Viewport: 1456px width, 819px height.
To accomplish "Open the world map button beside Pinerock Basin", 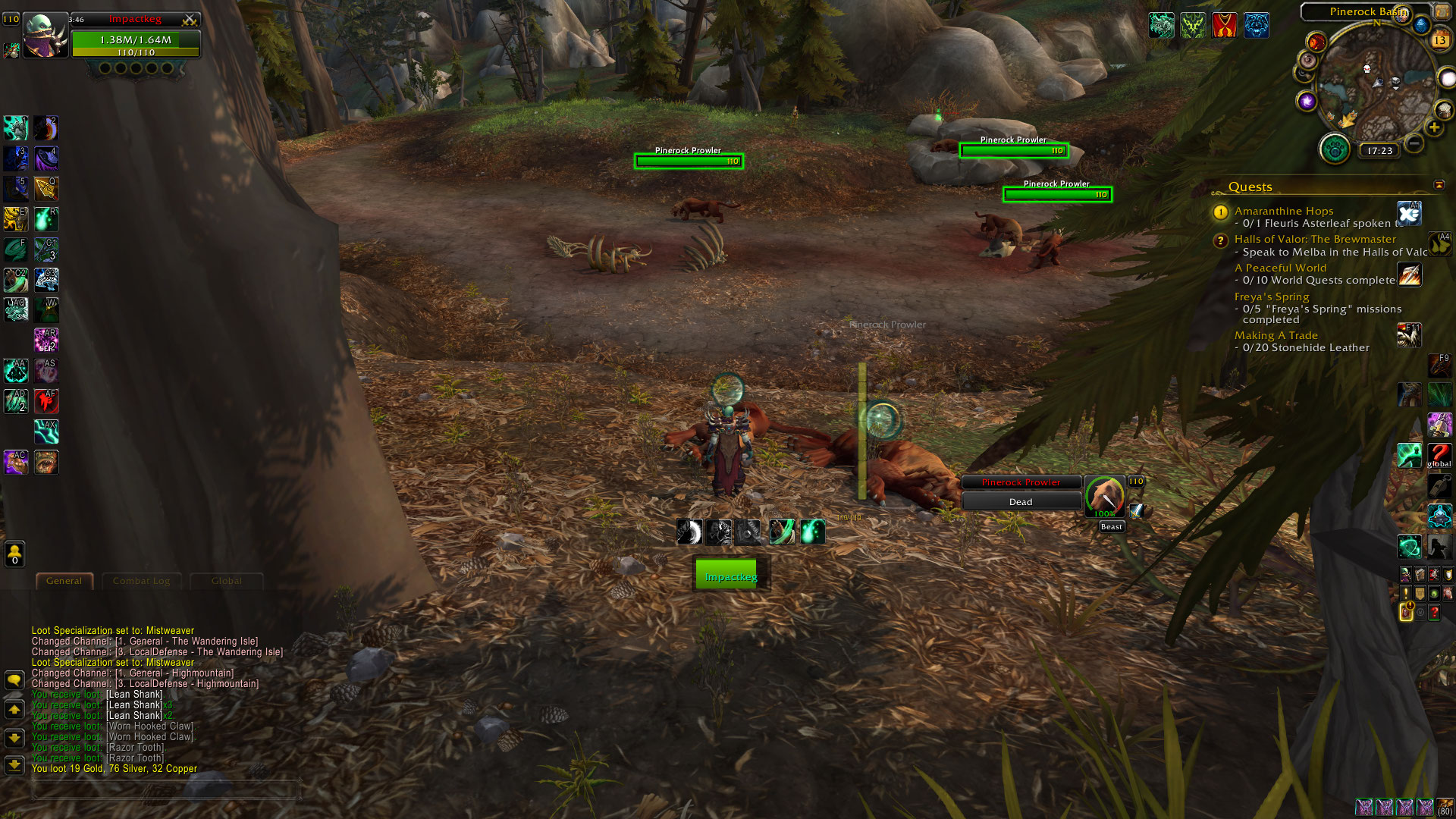I will 1442,11.
